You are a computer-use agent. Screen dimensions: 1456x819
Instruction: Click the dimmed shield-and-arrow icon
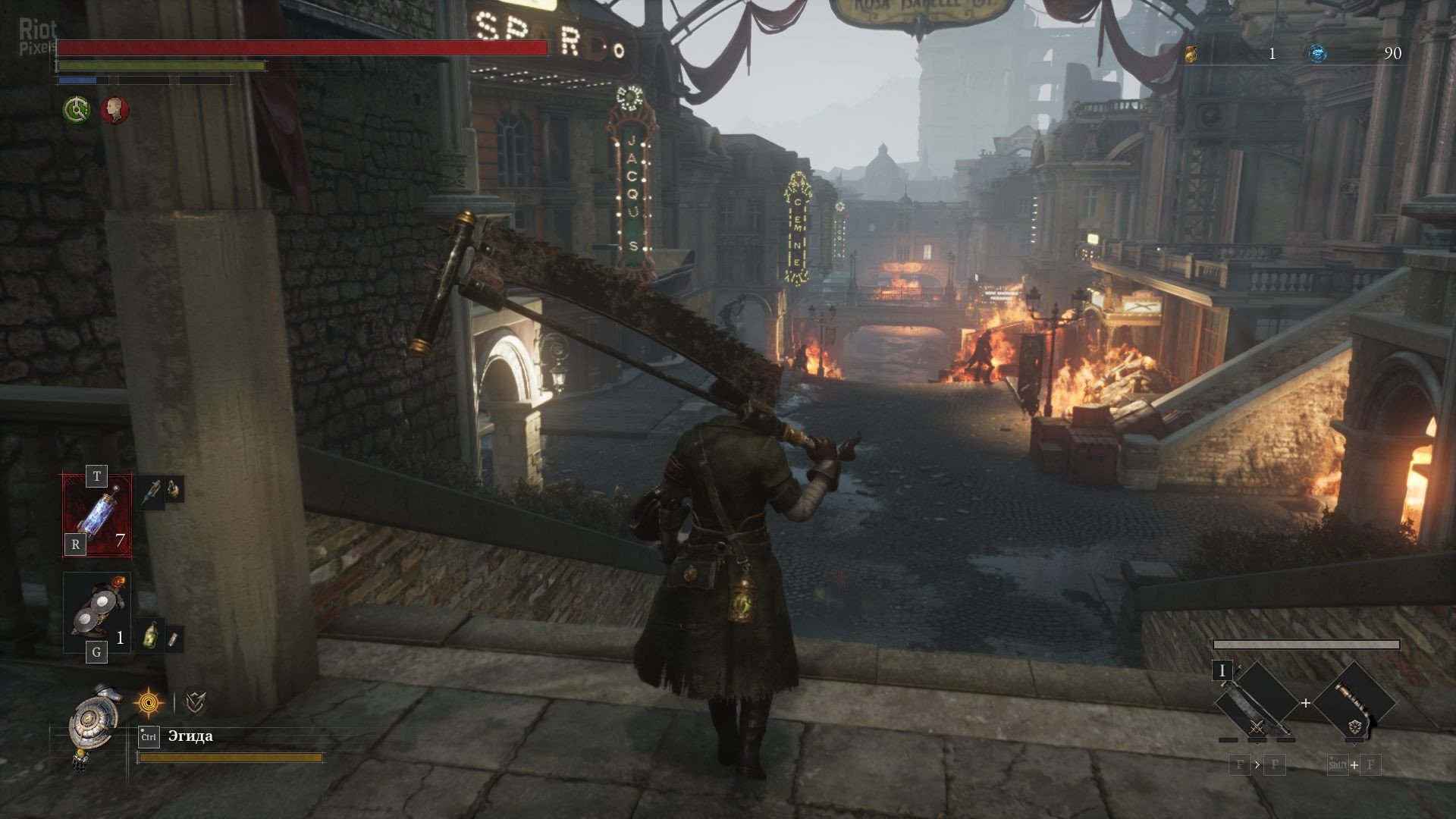coord(196,704)
